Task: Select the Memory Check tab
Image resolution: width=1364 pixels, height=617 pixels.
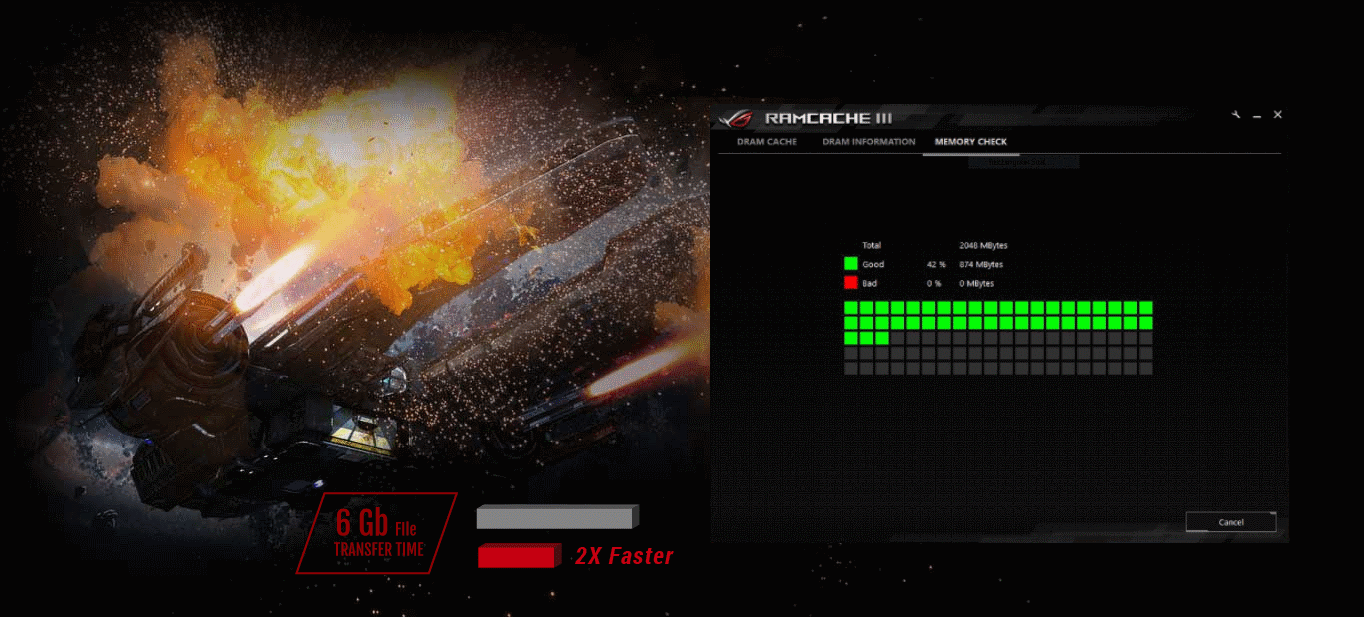Action: coord(970,142)
